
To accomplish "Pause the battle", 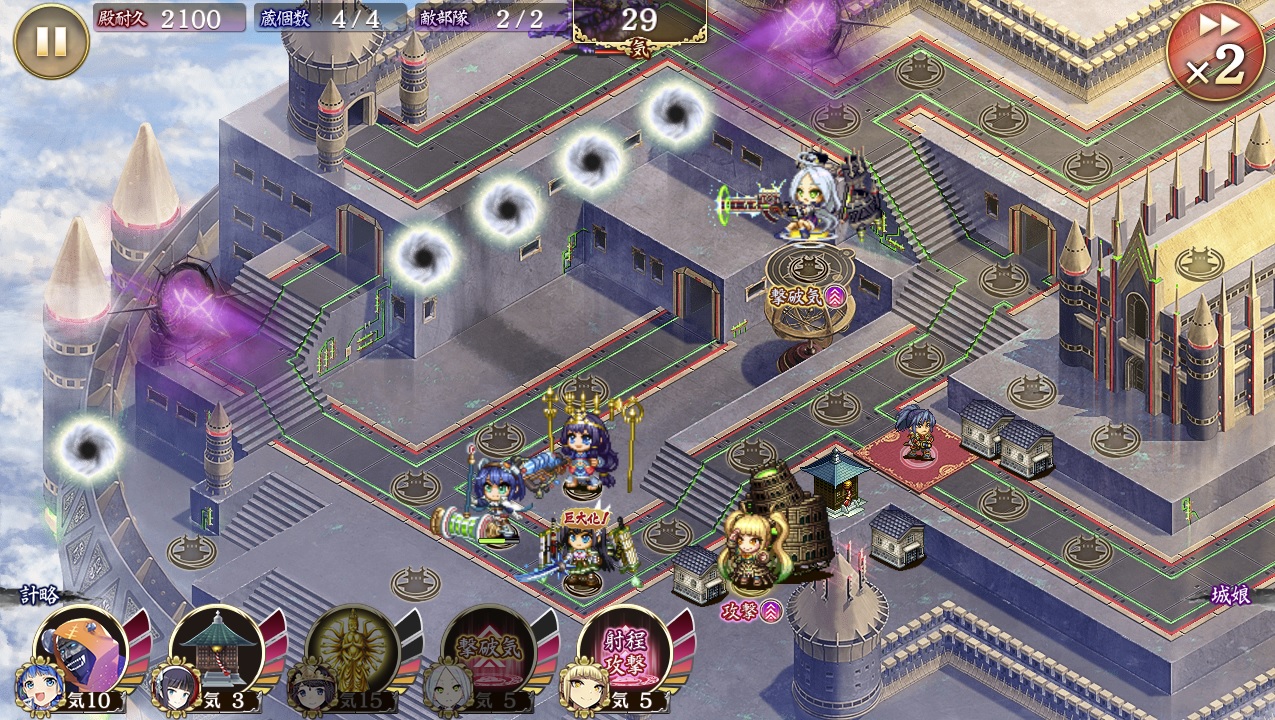I will [51, 41].
